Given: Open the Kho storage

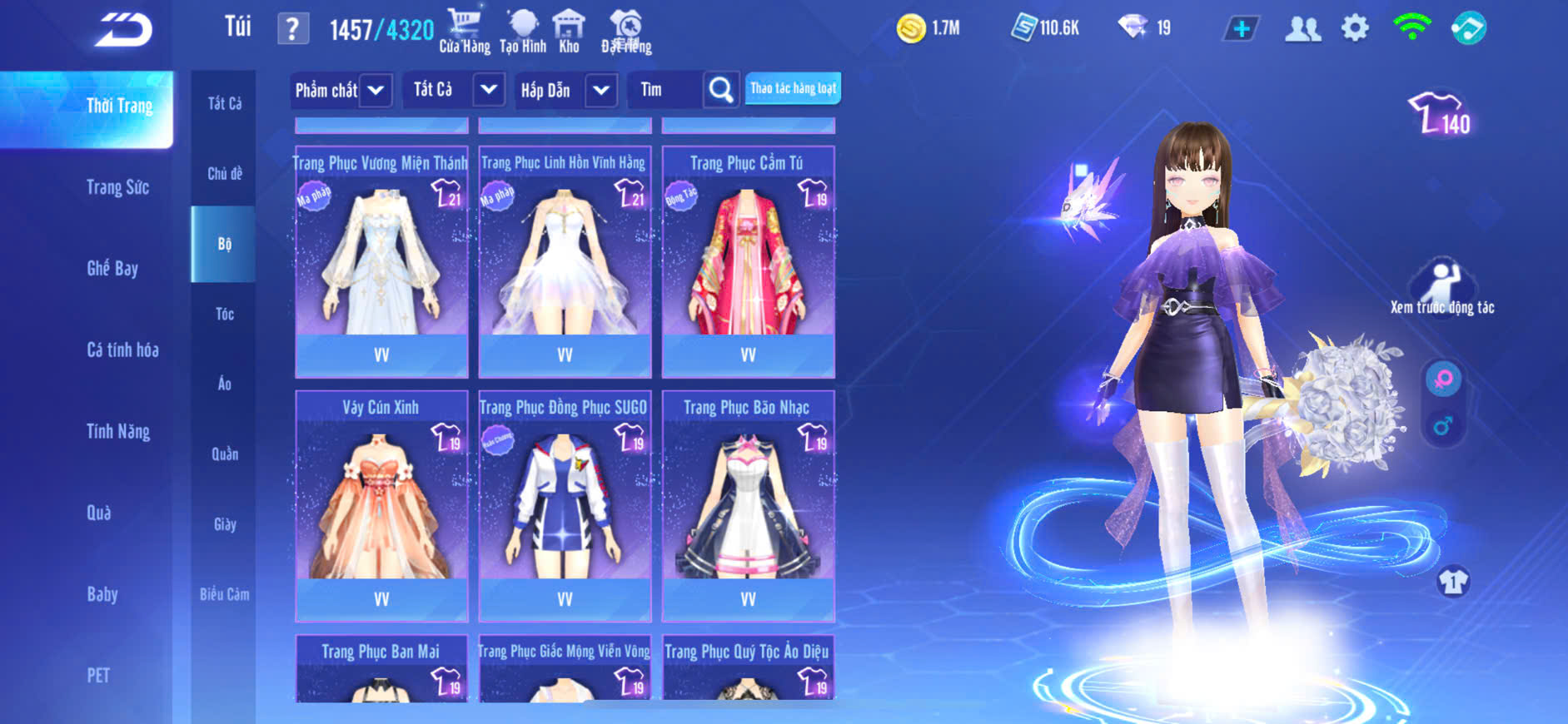Looking at the screenshot, I should [x=569, y=31].
